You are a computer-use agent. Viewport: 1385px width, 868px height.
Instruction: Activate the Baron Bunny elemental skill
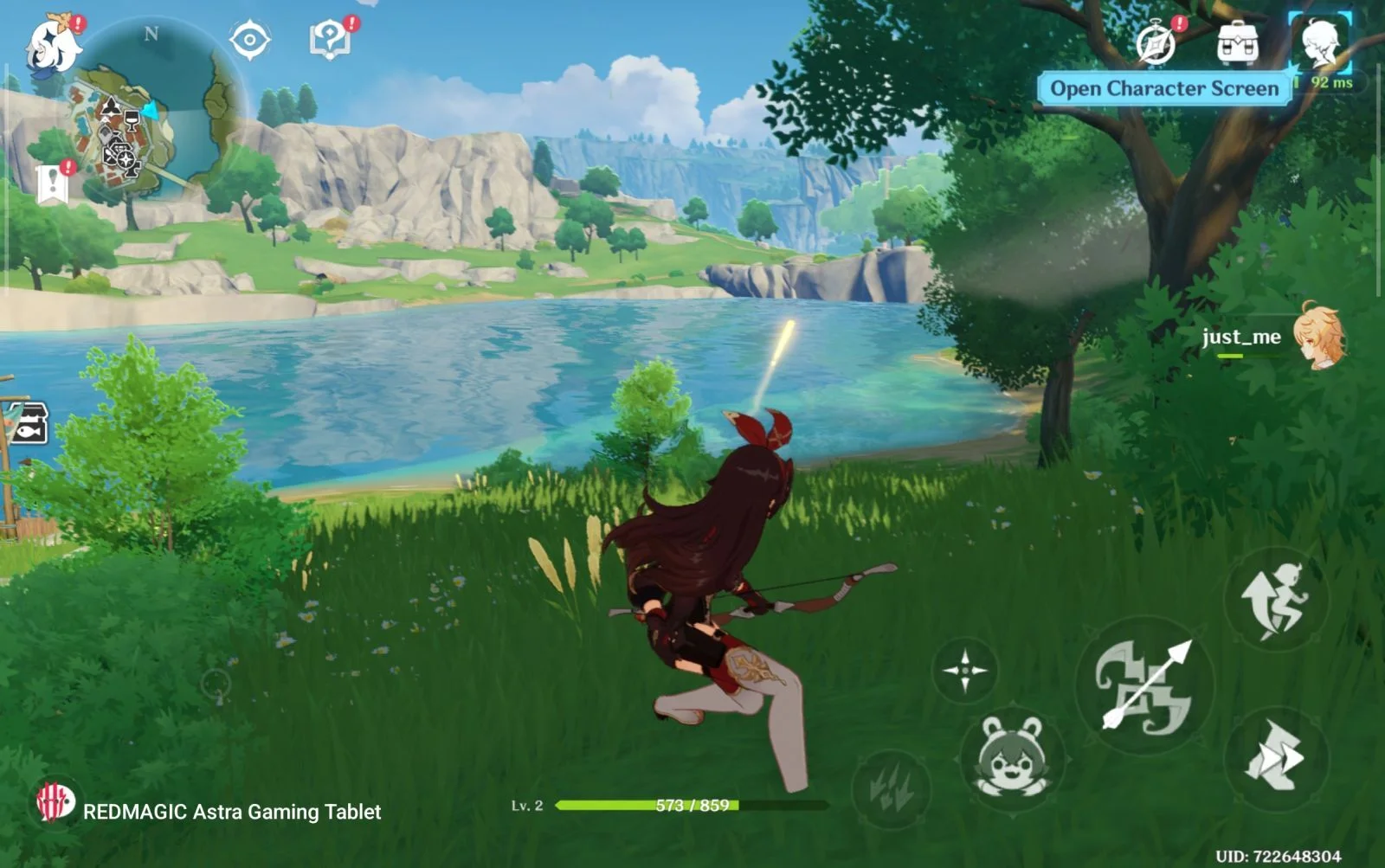point(1011,757)
